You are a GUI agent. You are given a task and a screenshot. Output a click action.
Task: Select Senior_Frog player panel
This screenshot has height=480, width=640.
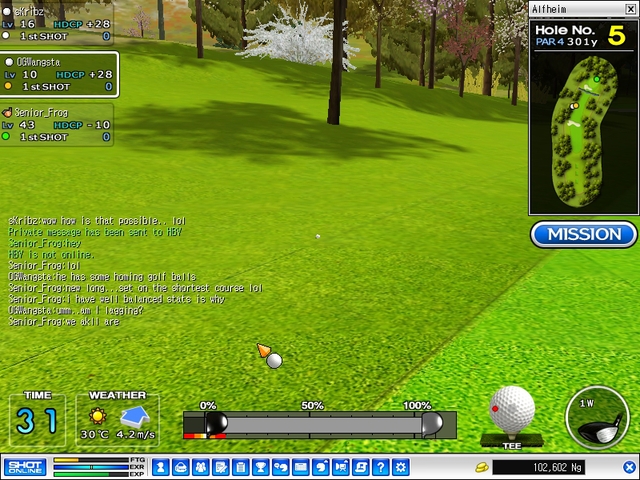(56, 125)
